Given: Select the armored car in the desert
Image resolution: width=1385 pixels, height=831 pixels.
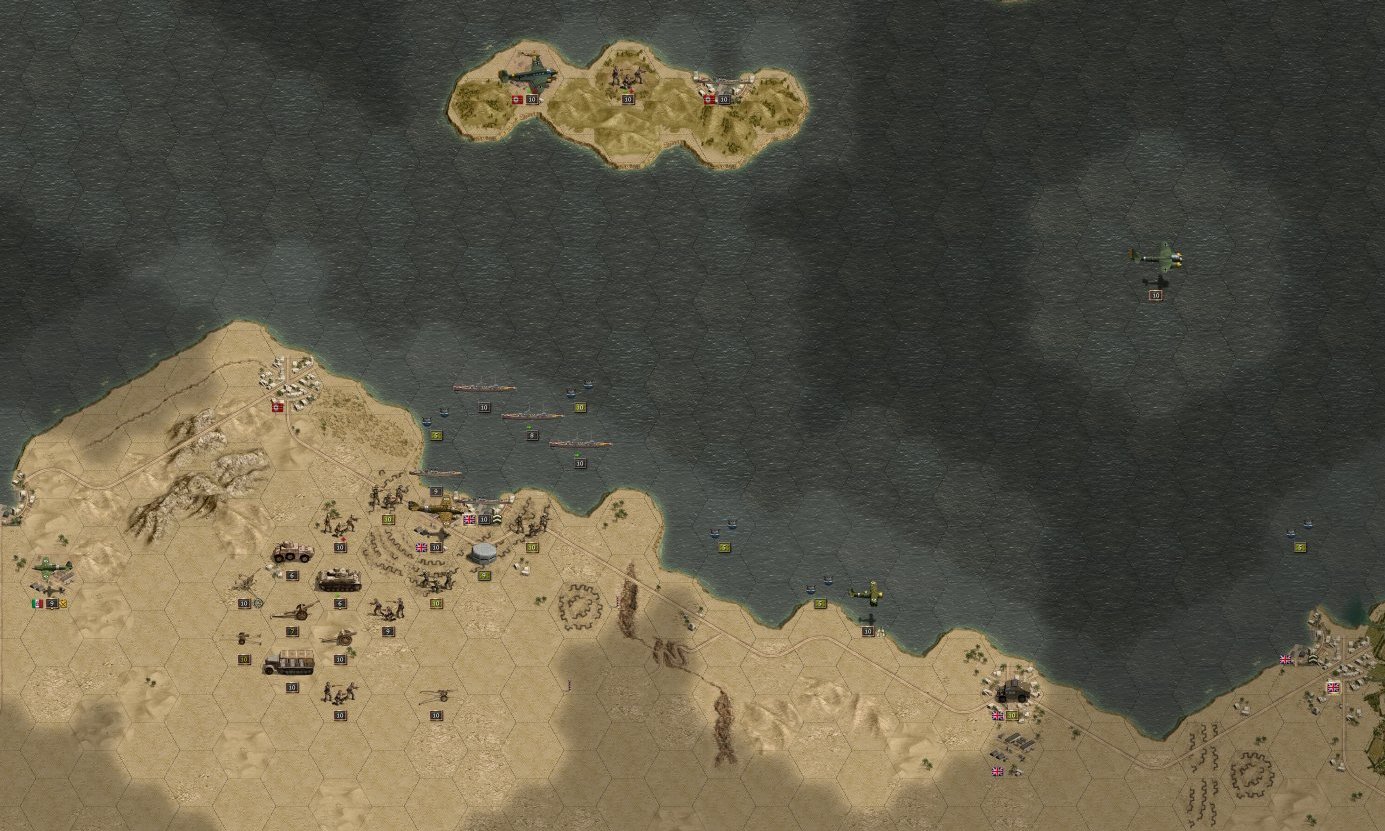Looking at the screenshot, I should click(x=291, y=552).
